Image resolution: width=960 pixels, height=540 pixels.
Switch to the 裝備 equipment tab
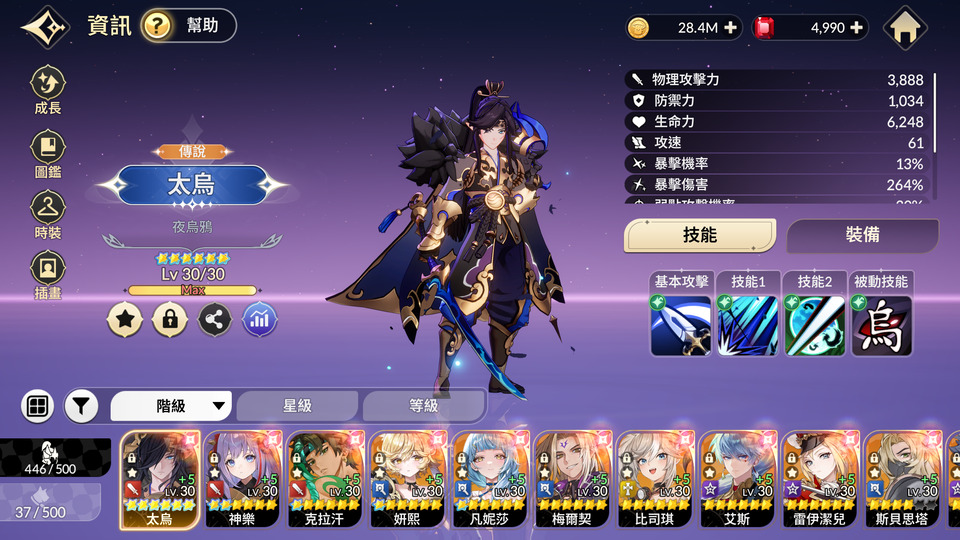(862, 235)
